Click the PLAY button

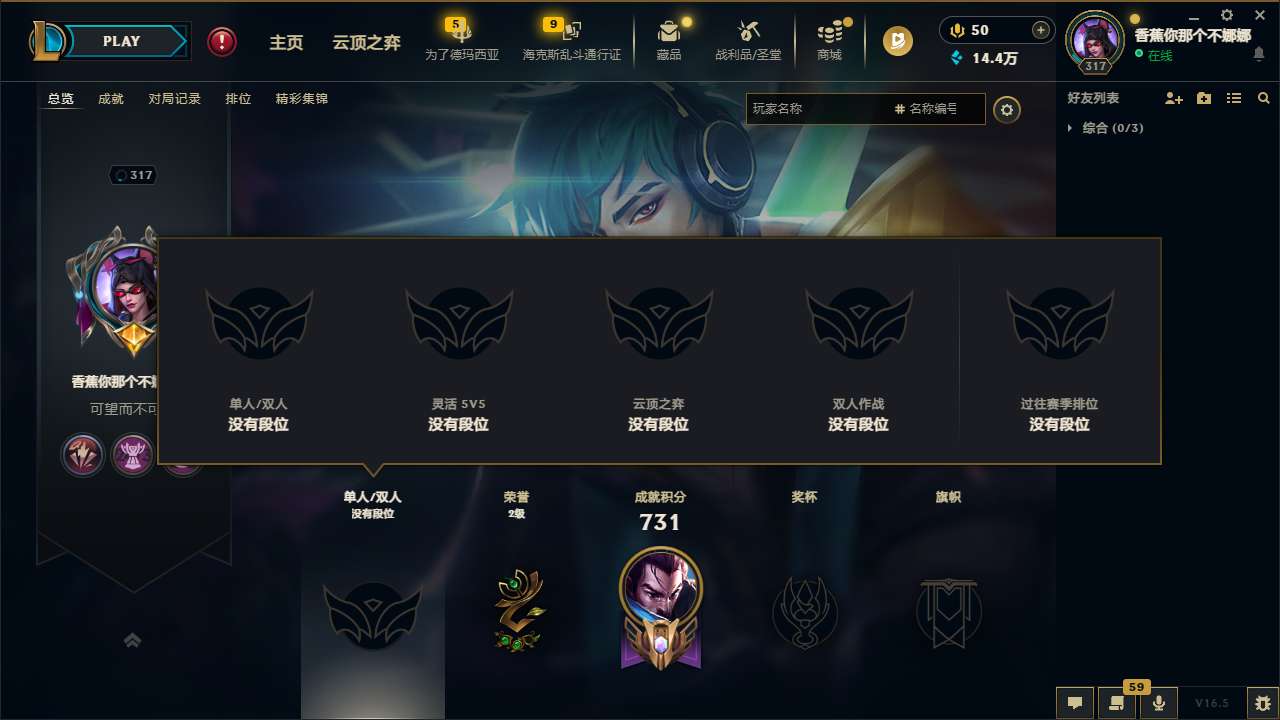click(x=122, y=41)
